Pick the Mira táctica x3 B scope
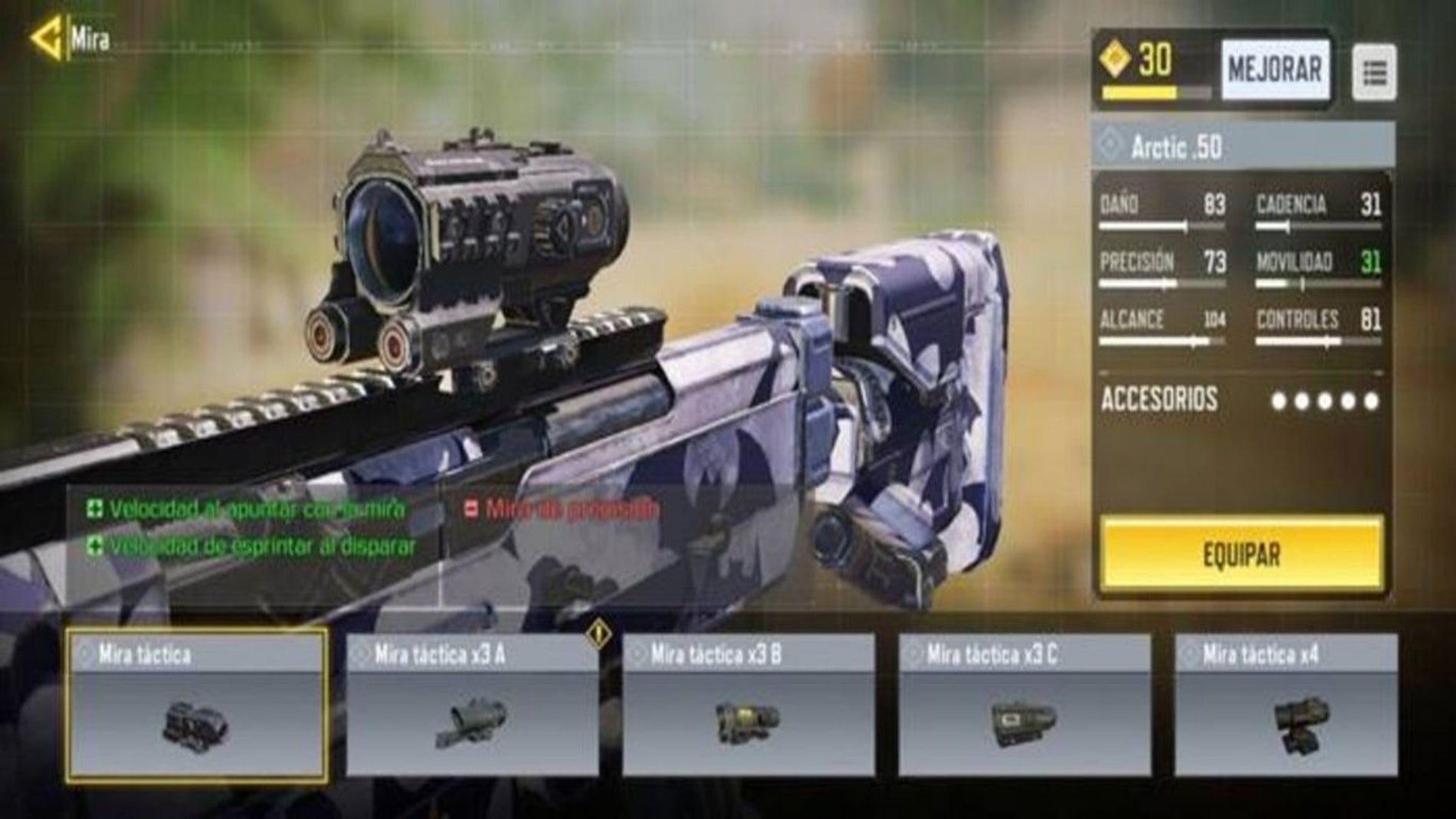The height and width of the screenshot is (819, 1456). pyautogui.click(x=748, y=705)
